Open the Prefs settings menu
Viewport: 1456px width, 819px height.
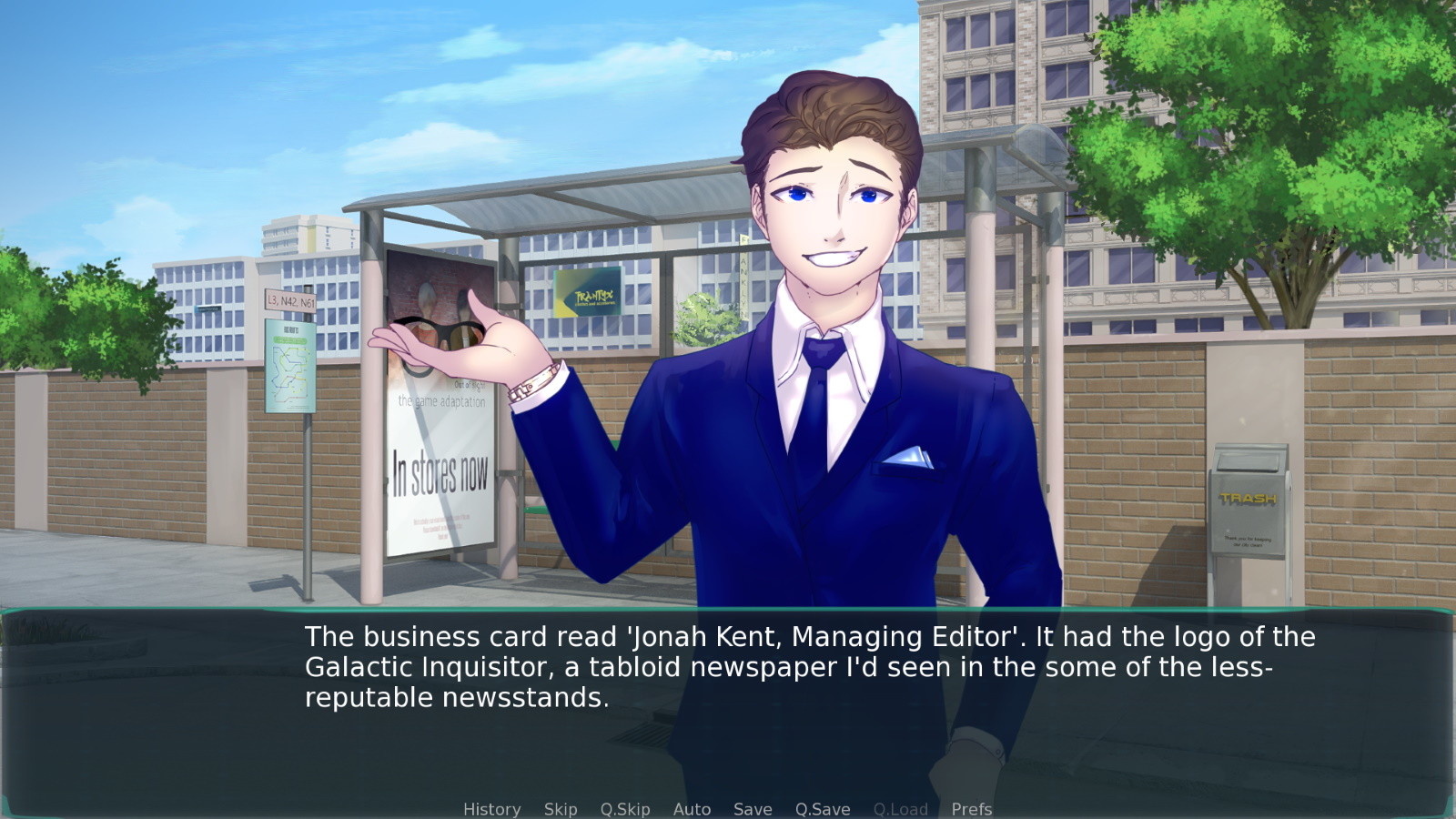point(971,809)
